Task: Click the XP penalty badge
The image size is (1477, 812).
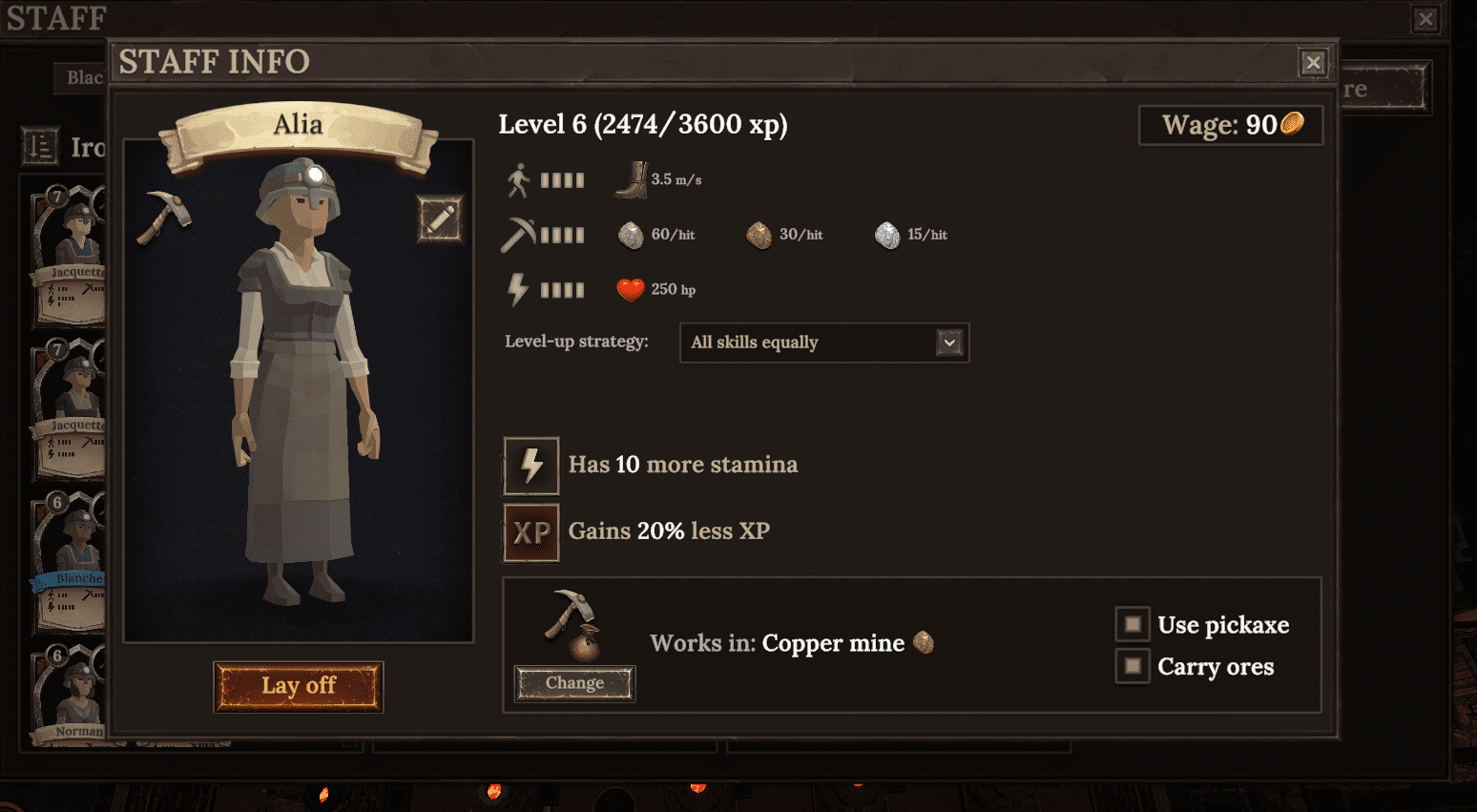Action: [x=531, y=531]
